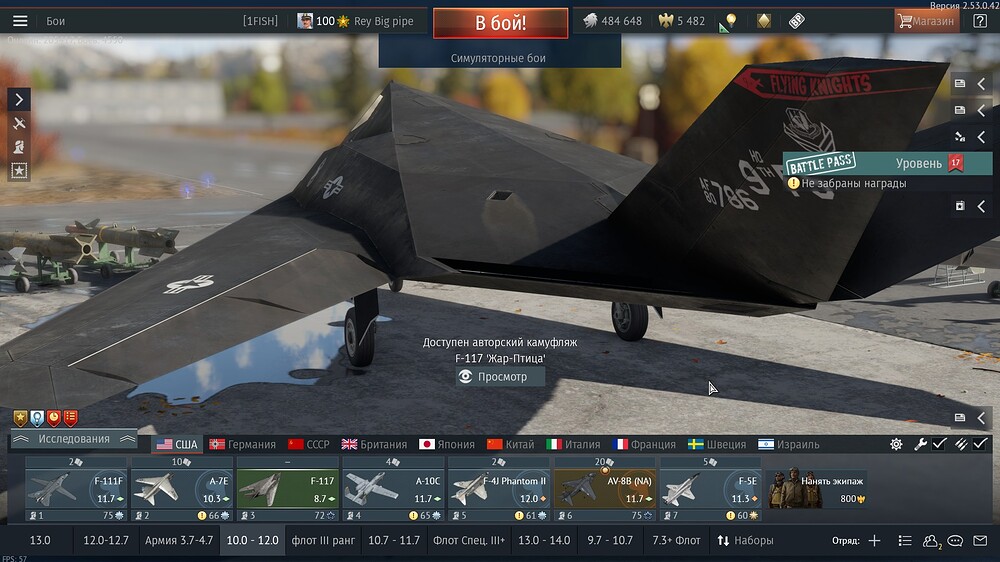Open the hamburger main menu
The height and width of the screenshot is (562, 1000).
click(x=20, y=21)
